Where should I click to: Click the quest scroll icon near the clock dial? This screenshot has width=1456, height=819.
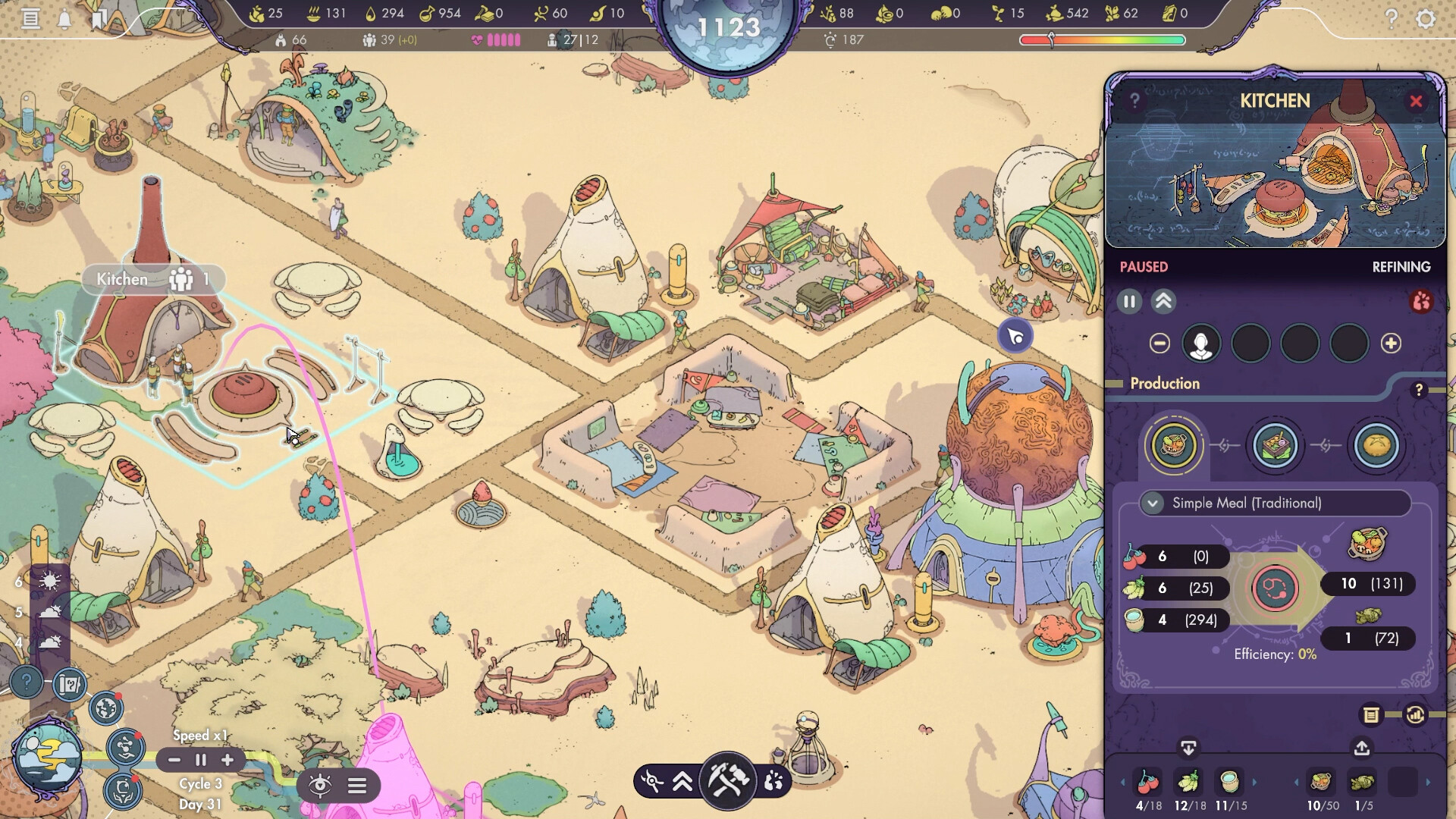click(67, 686)
